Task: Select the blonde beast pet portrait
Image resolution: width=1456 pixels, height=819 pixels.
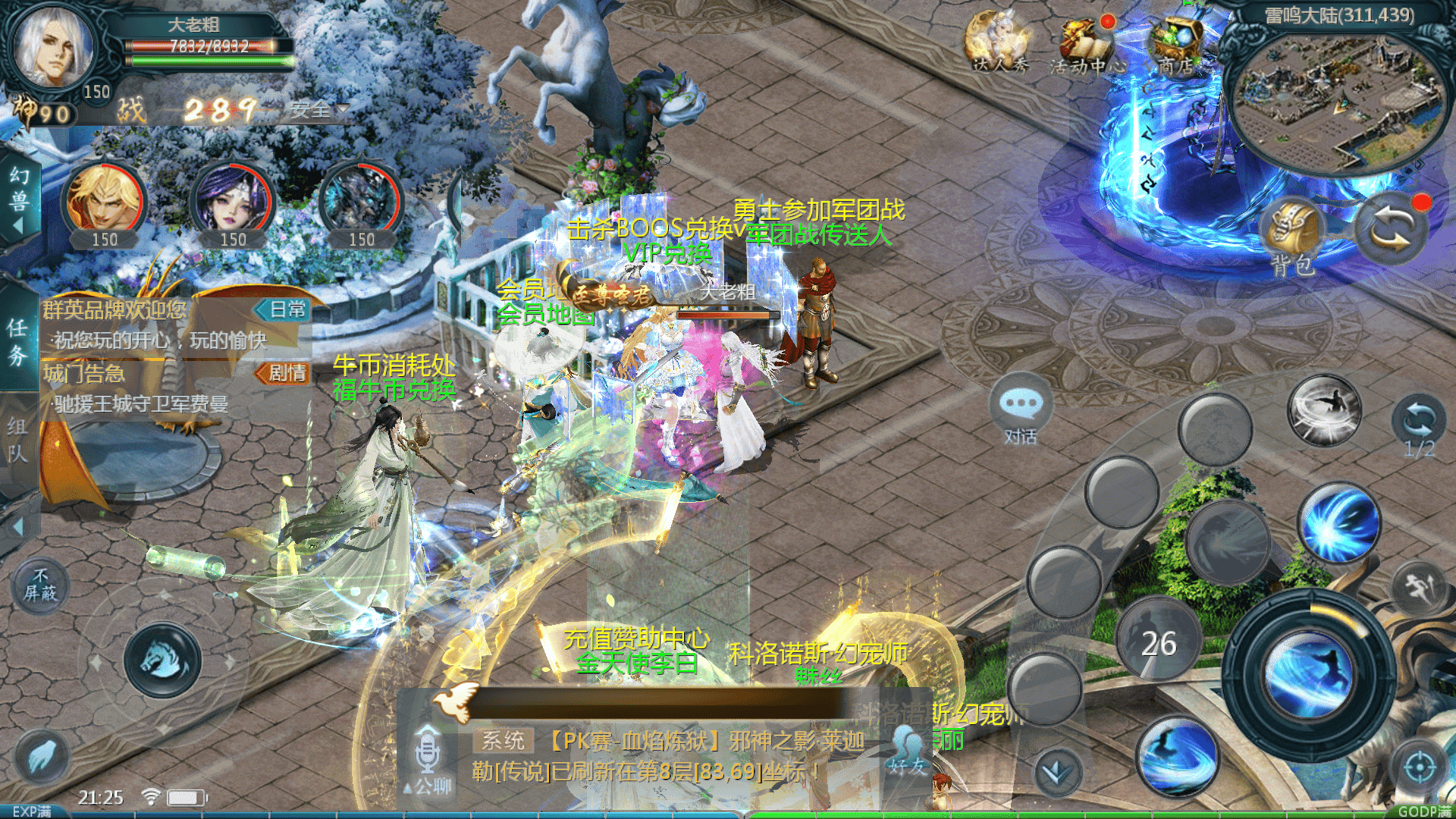Action: 104,199
